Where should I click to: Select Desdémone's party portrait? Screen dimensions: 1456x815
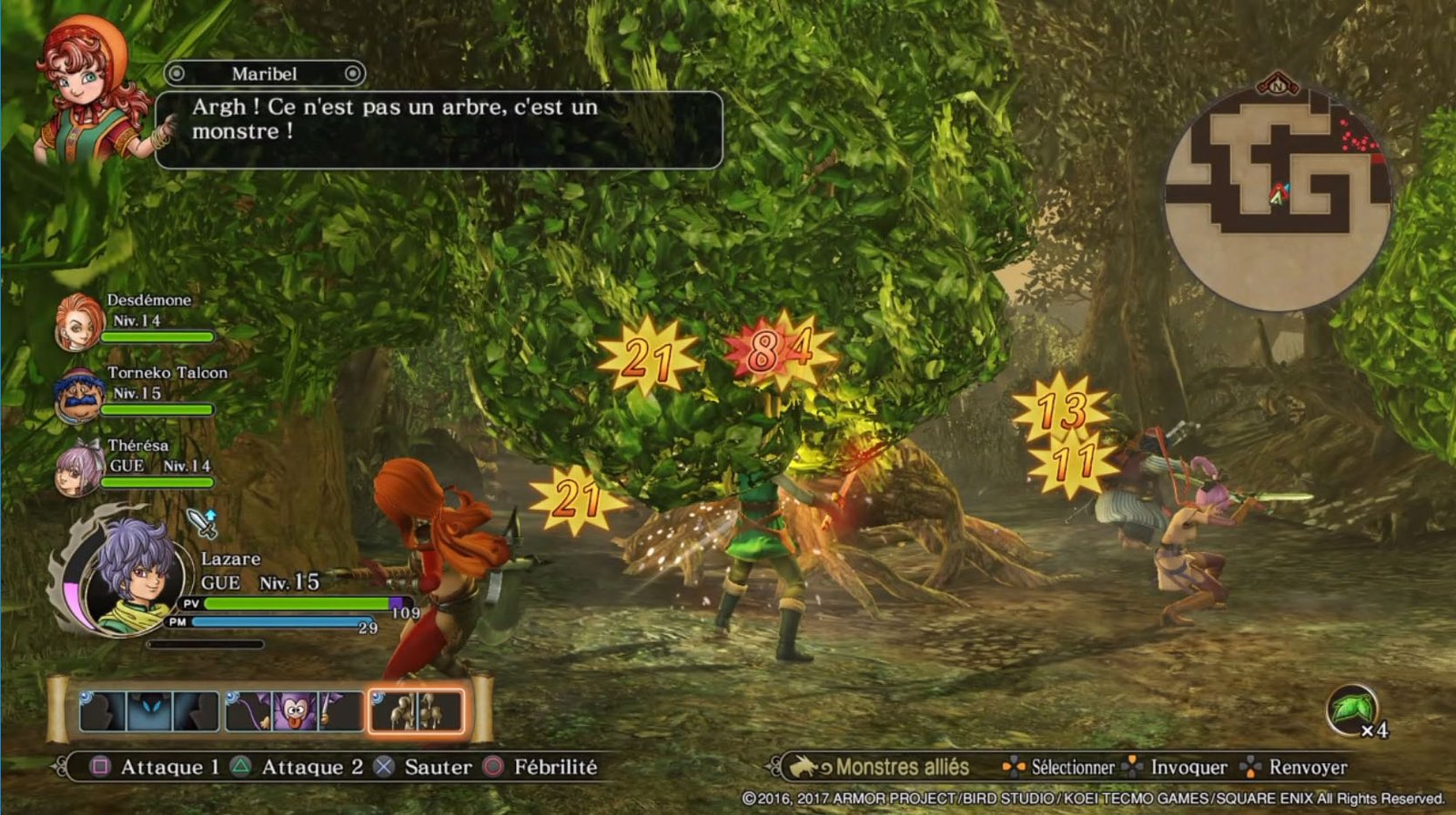79,322
